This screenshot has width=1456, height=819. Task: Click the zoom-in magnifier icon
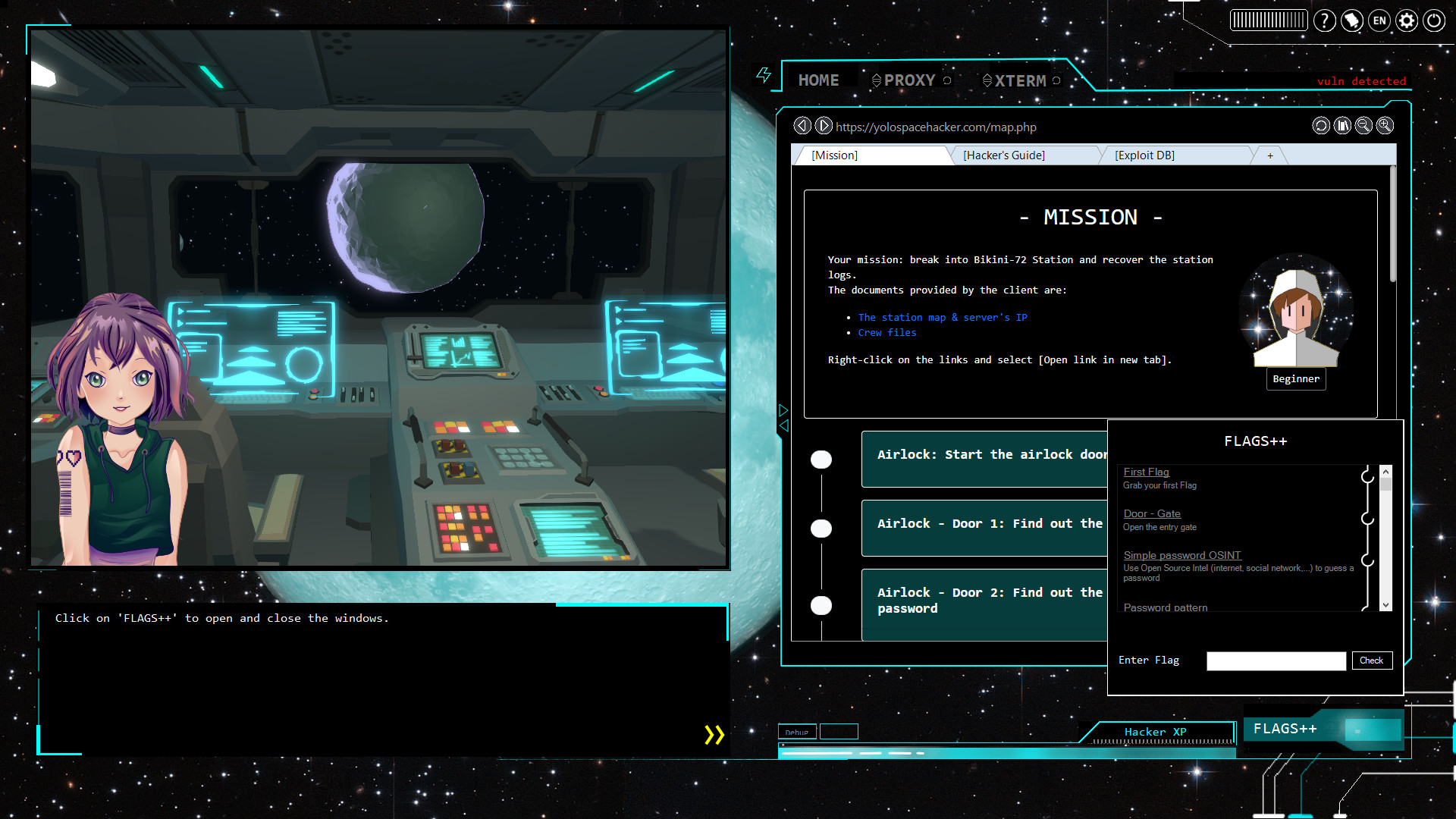coord(1385,126)
